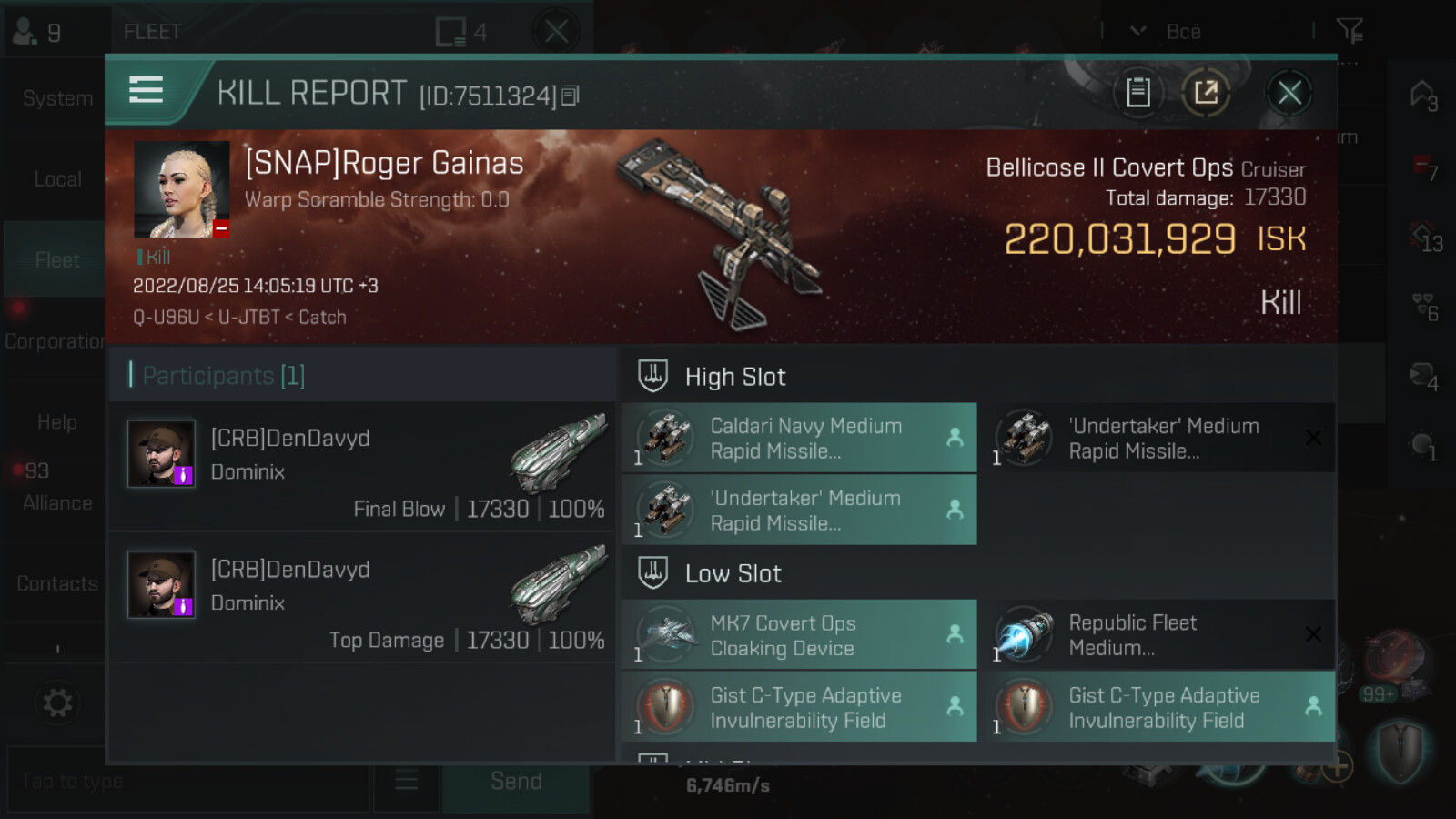
Task: Select DenDavyd's Final Blow participant row
Action: [362, 467]
